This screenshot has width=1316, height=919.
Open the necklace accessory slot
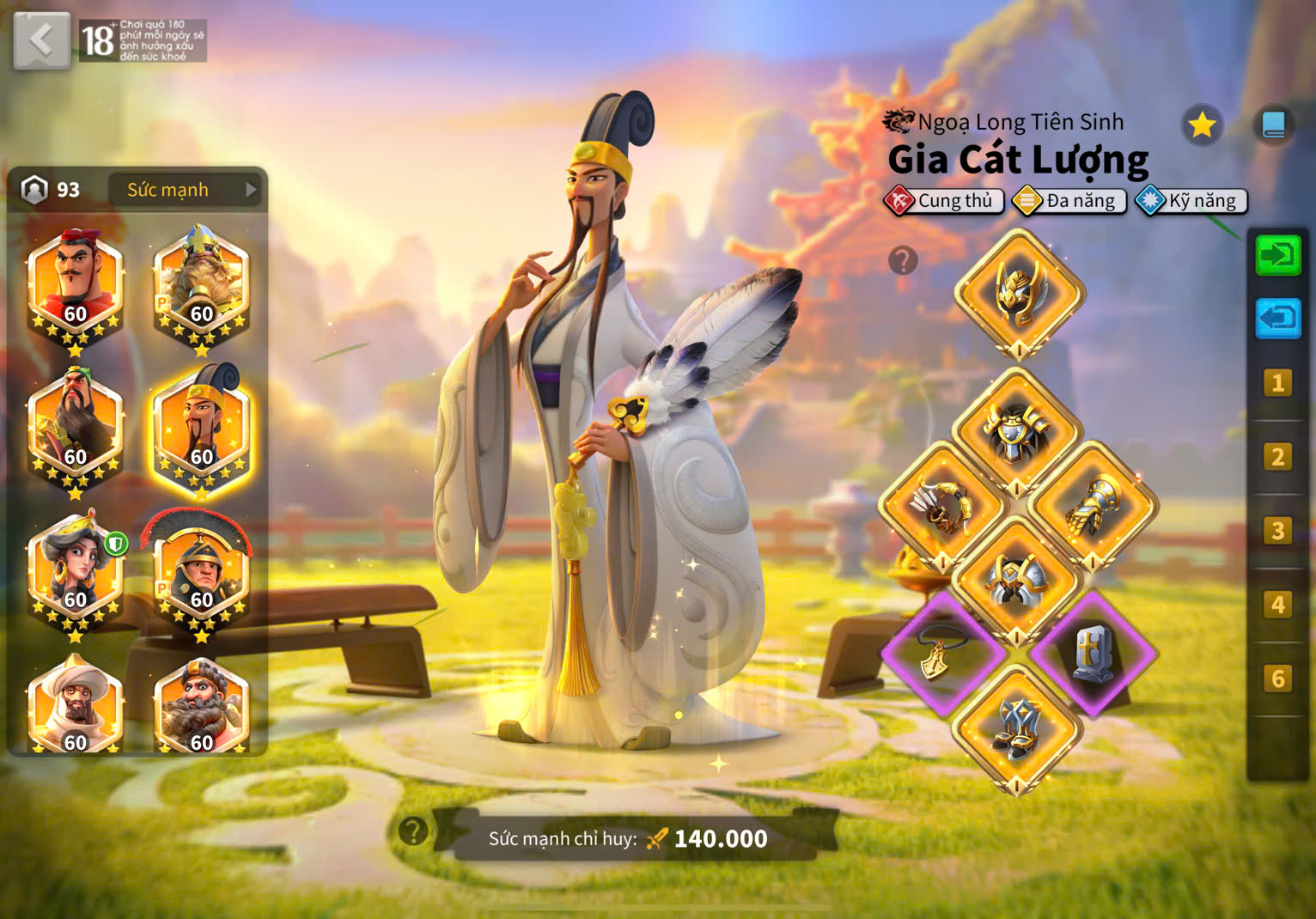click(x=943, y=653)
